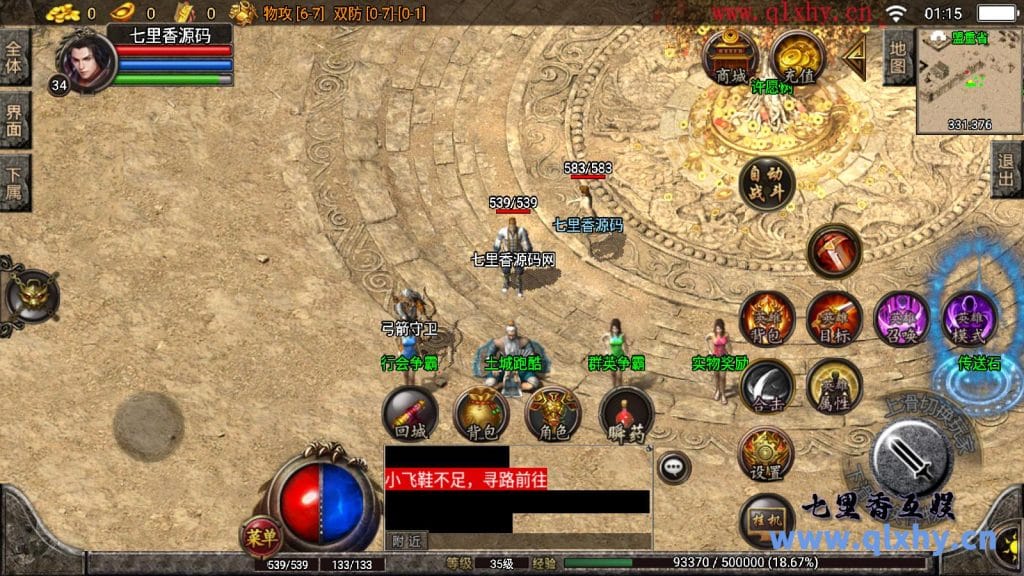
Task: Start 挂机 idle mode
Action: point(766,521)
